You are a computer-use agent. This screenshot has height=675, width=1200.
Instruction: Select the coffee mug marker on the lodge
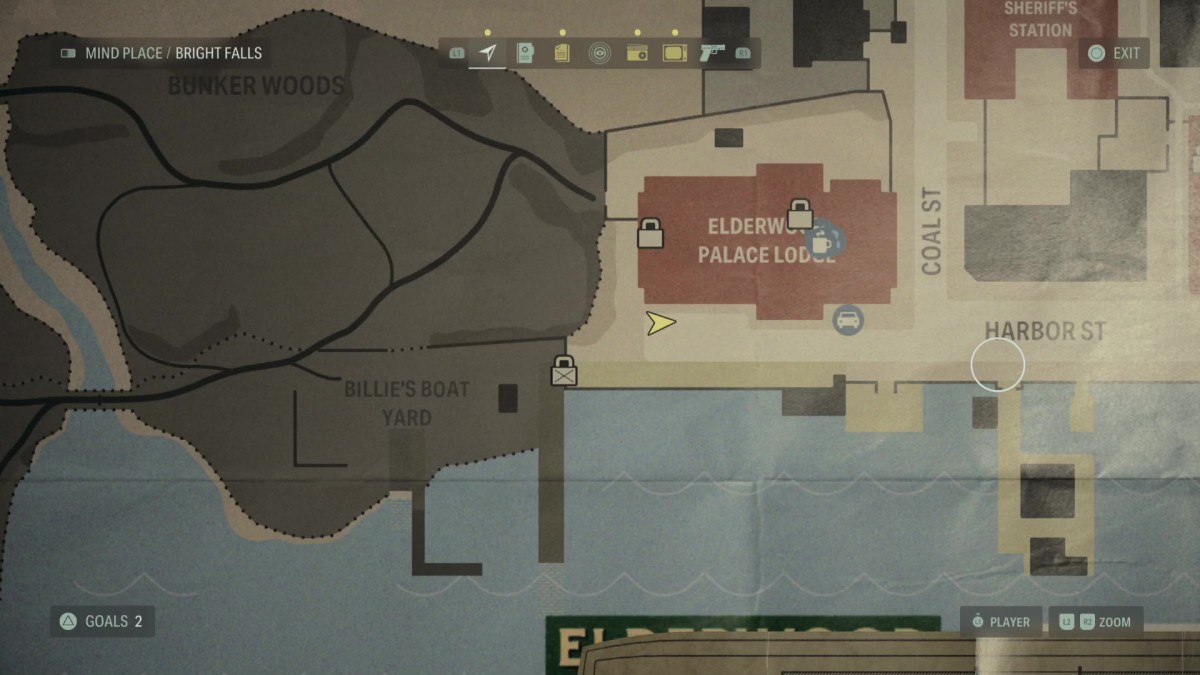tap(821, 240)
